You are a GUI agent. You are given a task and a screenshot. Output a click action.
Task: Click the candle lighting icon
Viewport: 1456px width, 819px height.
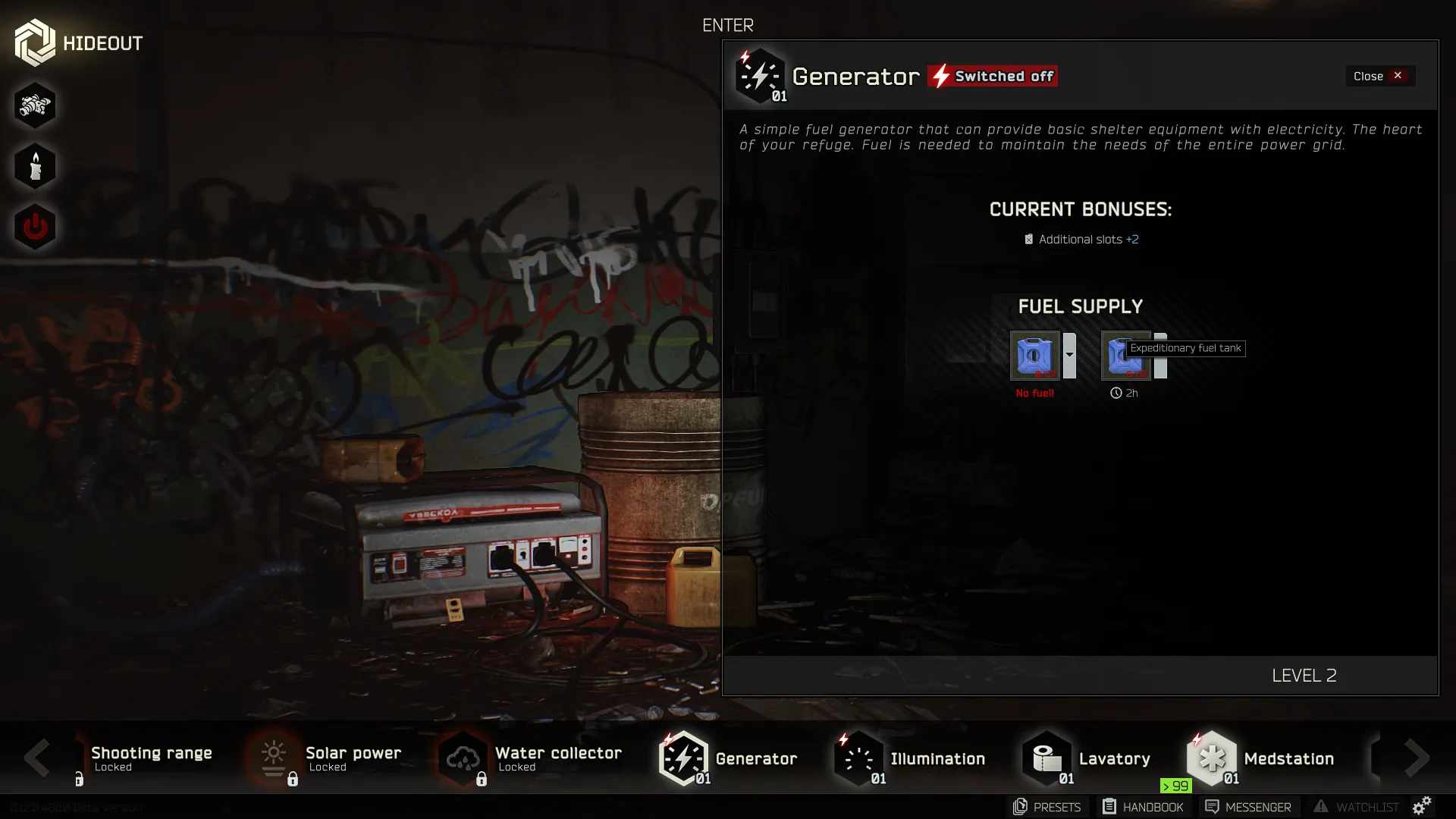click(35, 166)
